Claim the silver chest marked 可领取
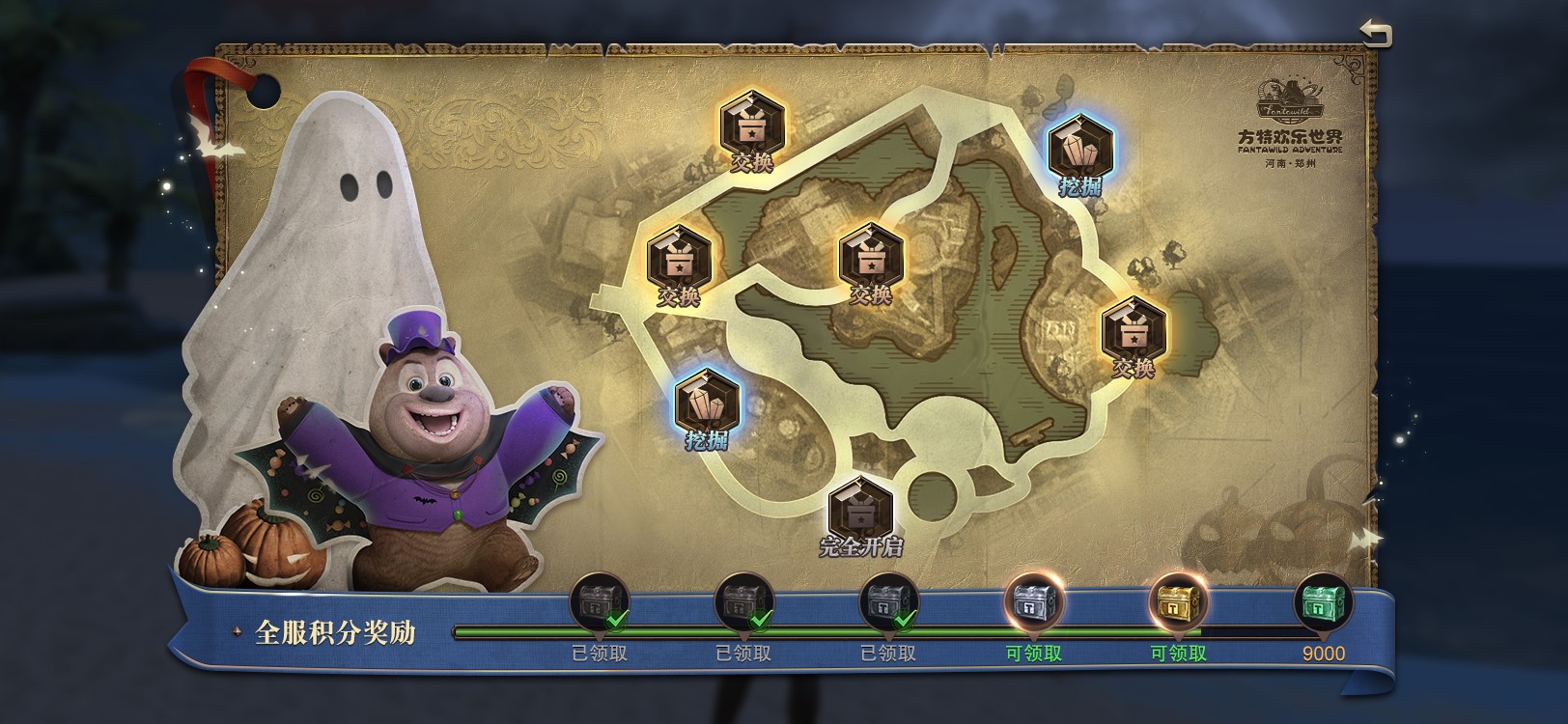1568x724 pixels. [x=1033, y=604]
